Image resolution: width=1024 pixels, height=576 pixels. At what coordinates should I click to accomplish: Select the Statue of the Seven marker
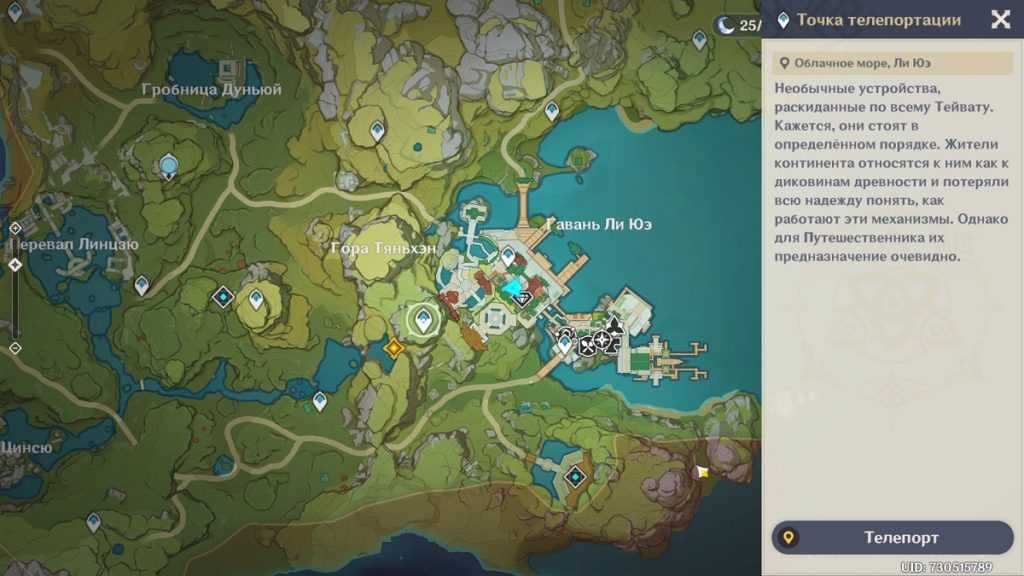[x=169, y=165]
